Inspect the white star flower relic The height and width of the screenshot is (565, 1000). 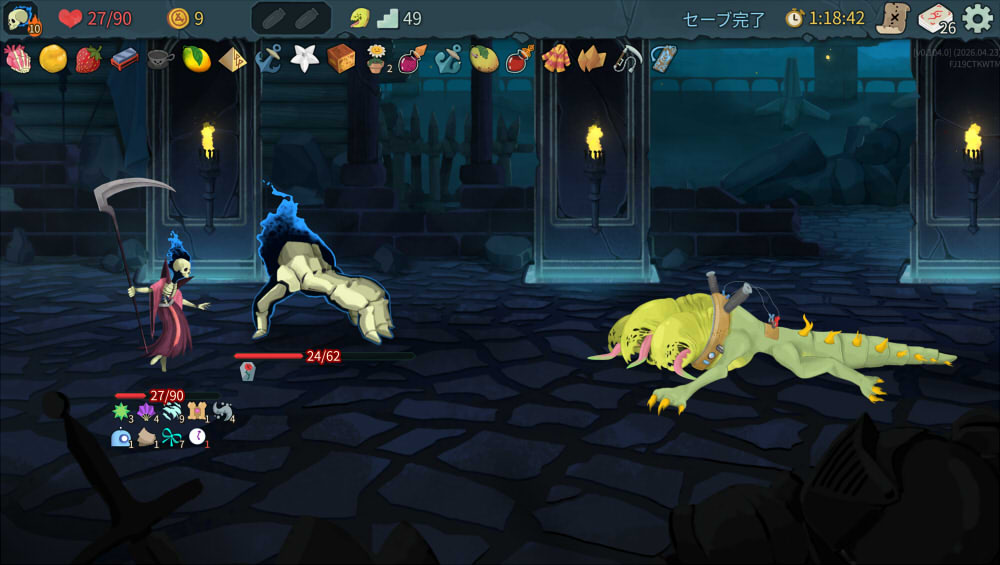(304, 59)
